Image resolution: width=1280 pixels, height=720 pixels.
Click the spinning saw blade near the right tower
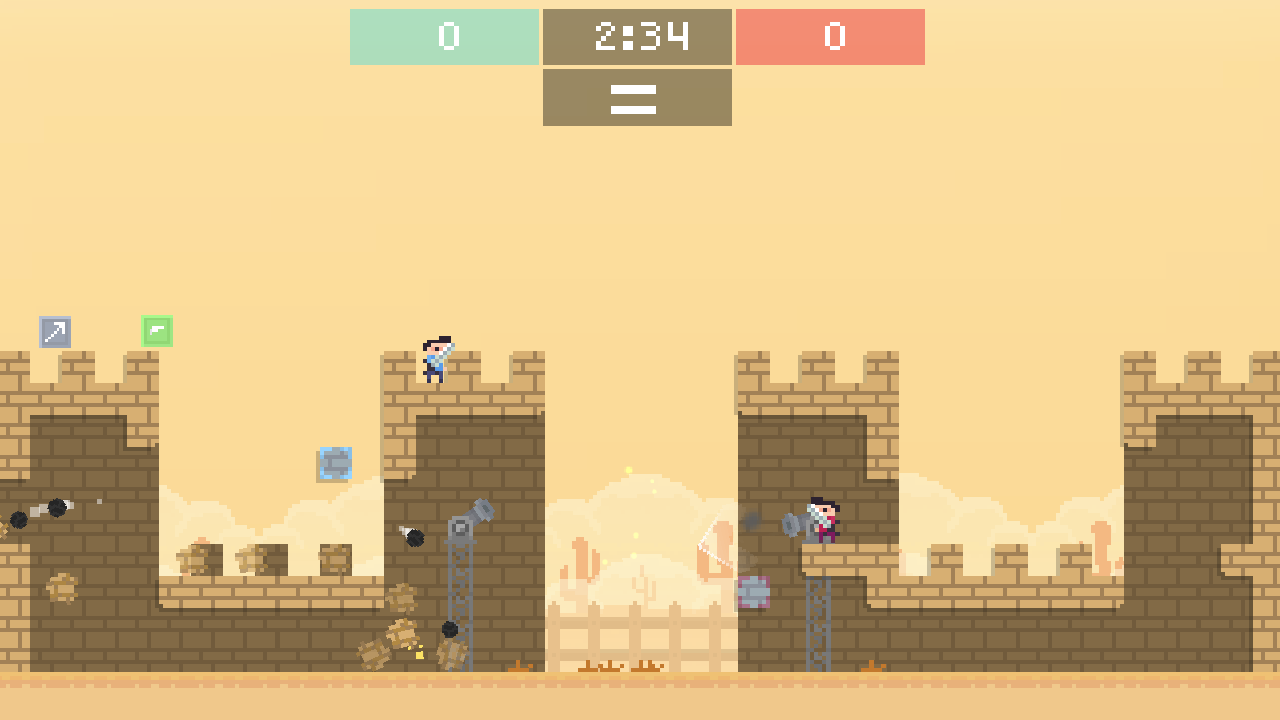click(x=752, y=591)
